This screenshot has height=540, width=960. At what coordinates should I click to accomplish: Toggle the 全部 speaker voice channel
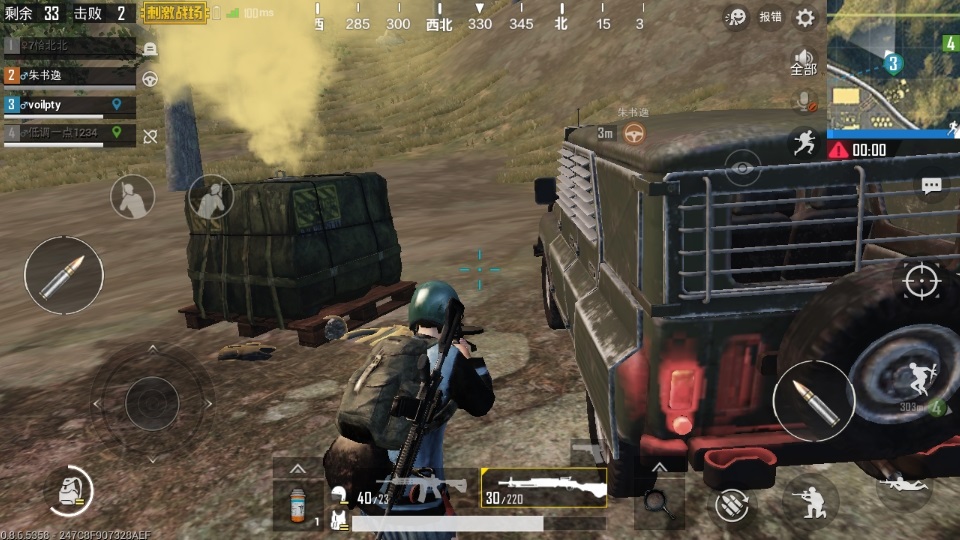click(x=803, y=62)
